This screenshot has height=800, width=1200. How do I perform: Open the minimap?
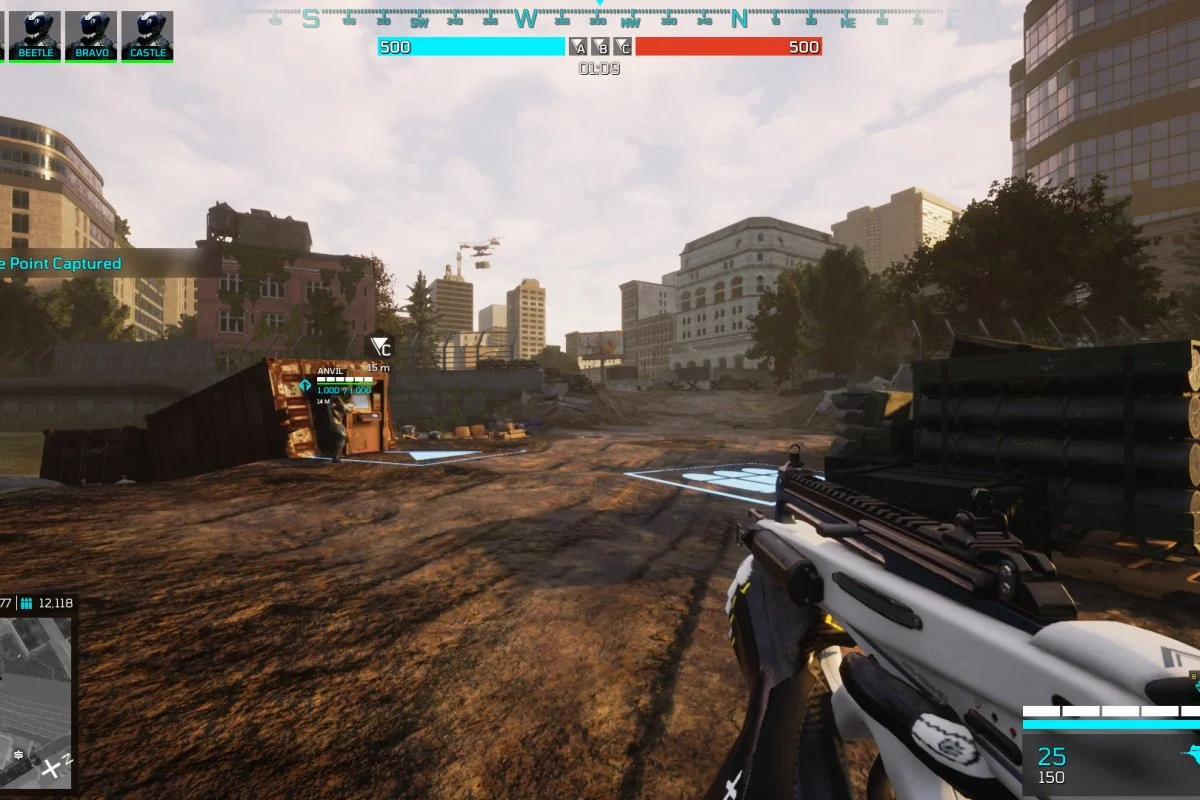35,702
